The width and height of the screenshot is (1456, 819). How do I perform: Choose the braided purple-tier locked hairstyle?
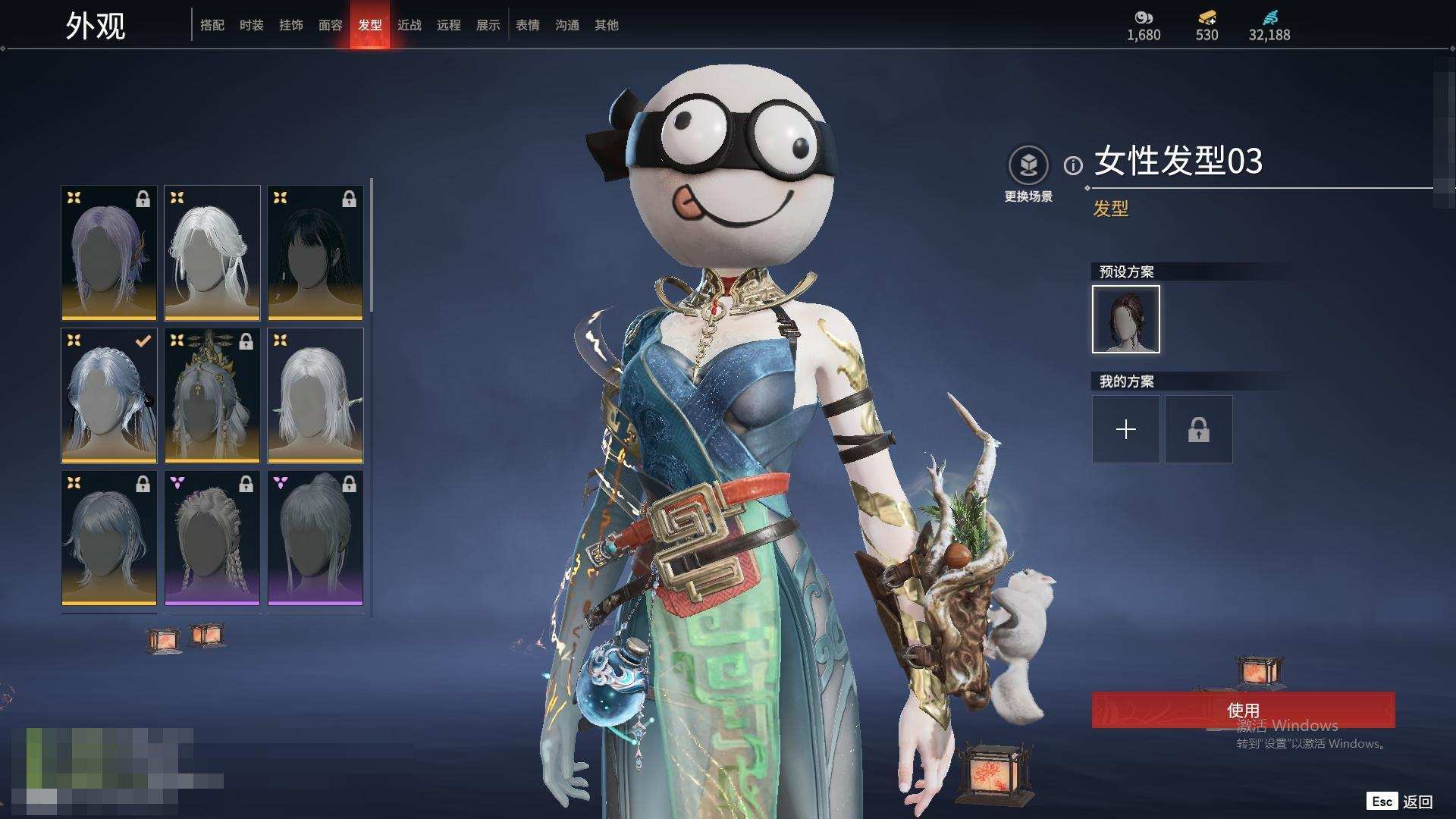click(212, 538)
